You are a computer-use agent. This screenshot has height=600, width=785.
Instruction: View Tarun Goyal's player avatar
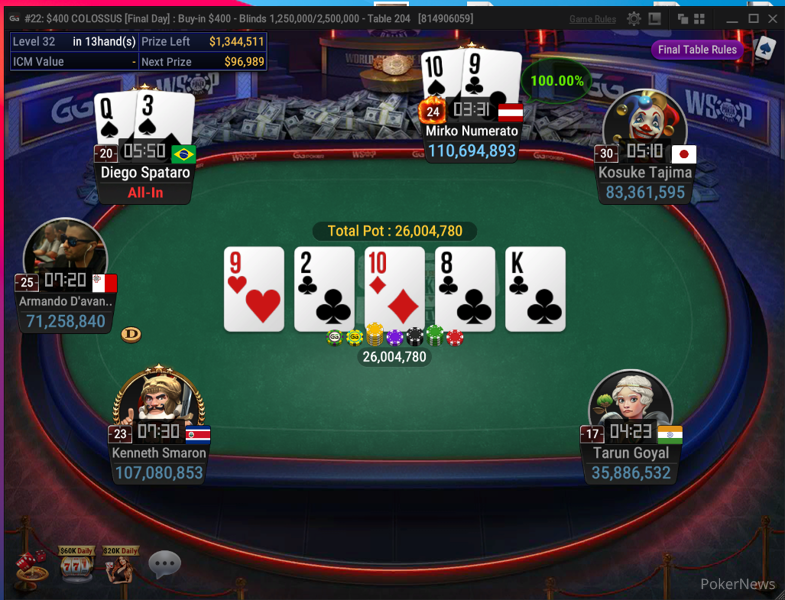pos(630,407)
